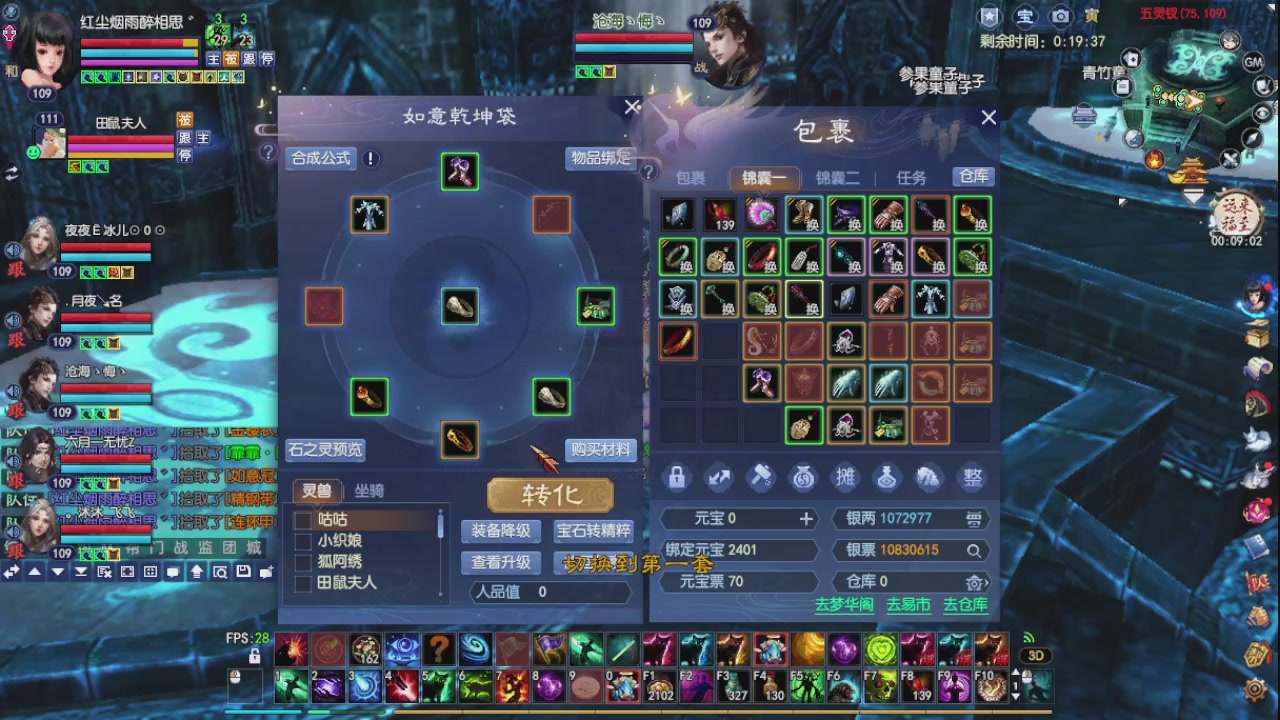The image size is (1280, 720).
Task: Click the hammer repair icon below the inventory
Action: (761, 477)
